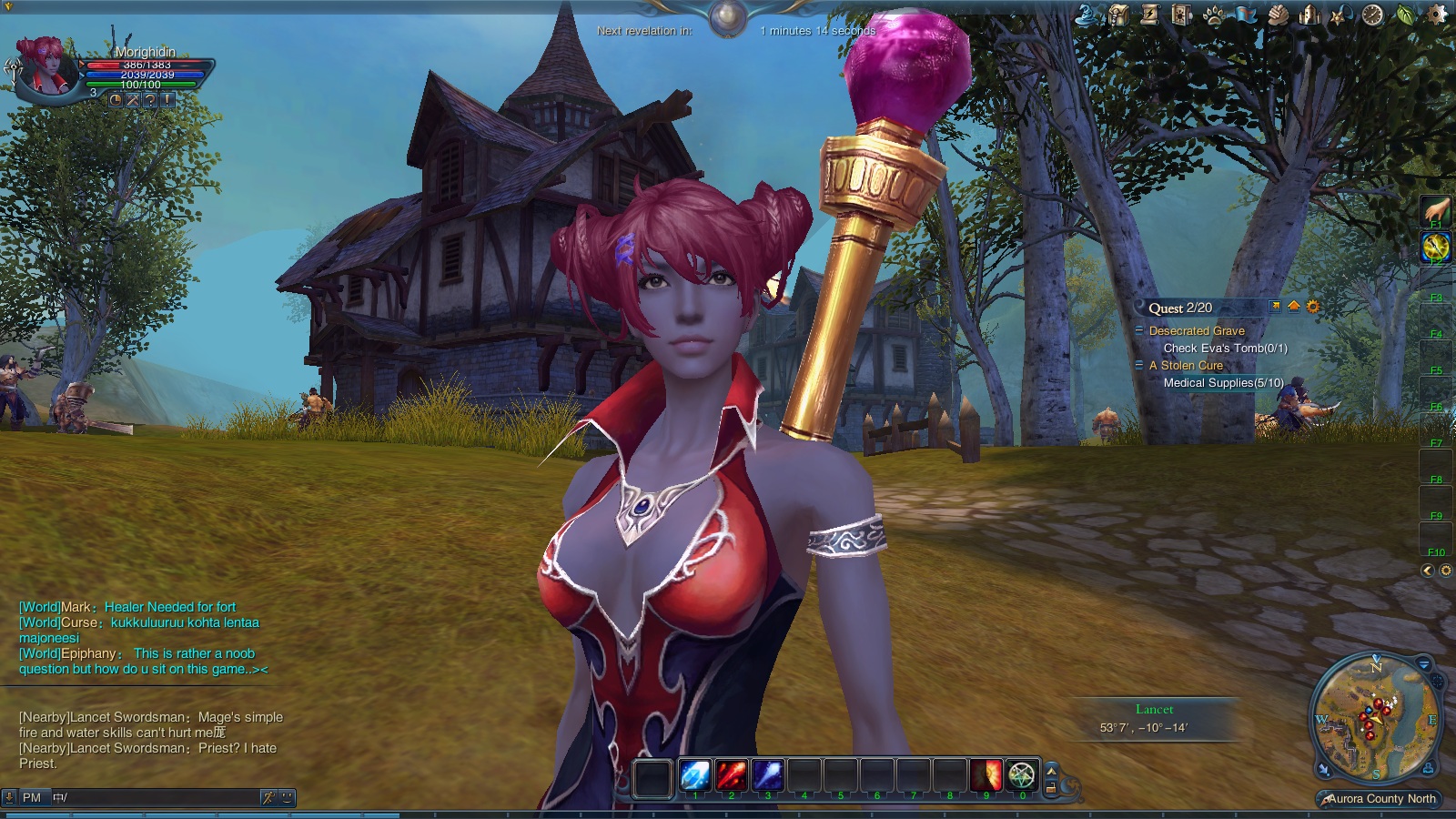Open the handshake social menu
The height and width of the screenshot is (819, 1456).
point(1279,15)
